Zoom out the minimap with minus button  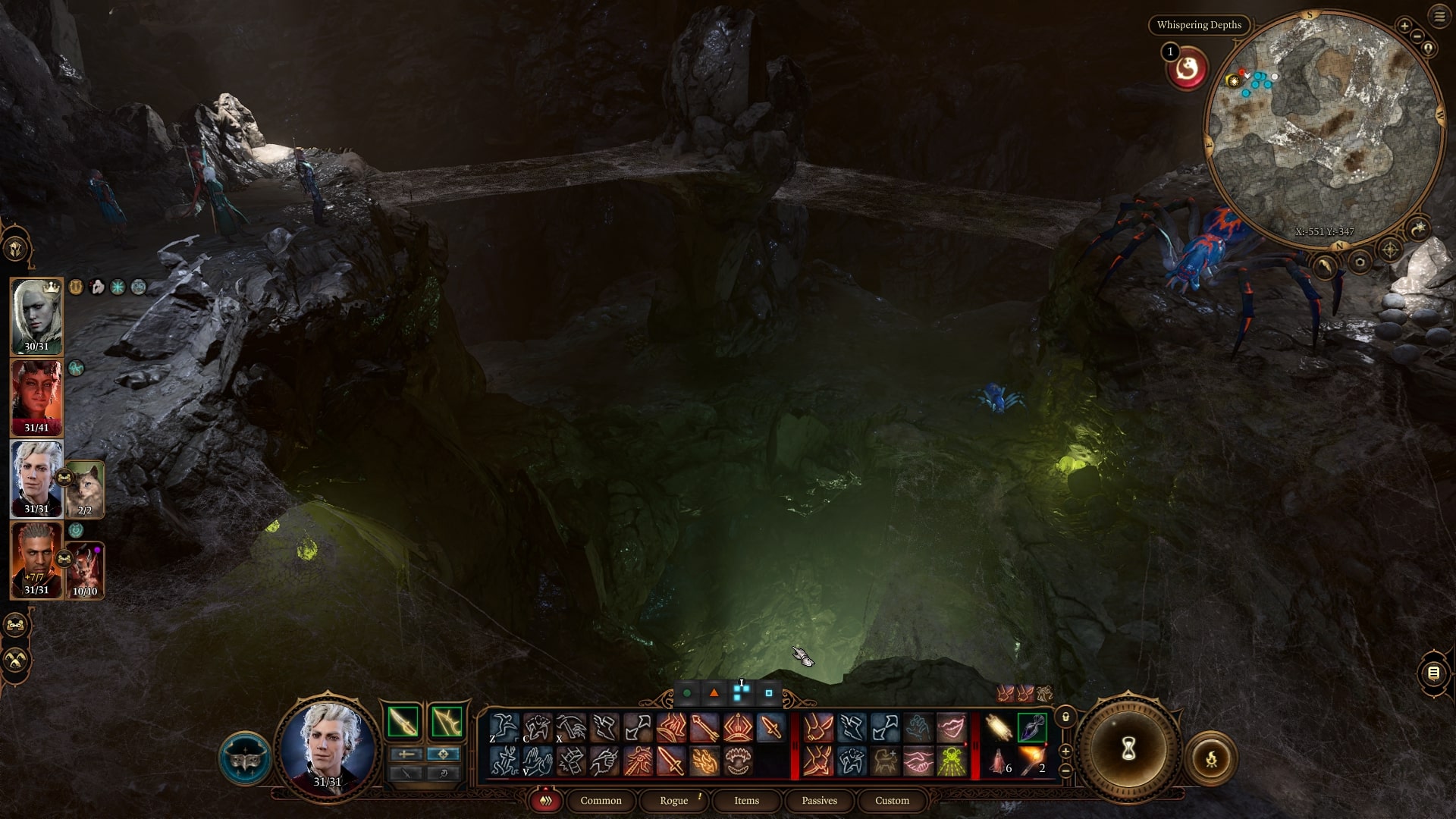[x=1417, y=36]
